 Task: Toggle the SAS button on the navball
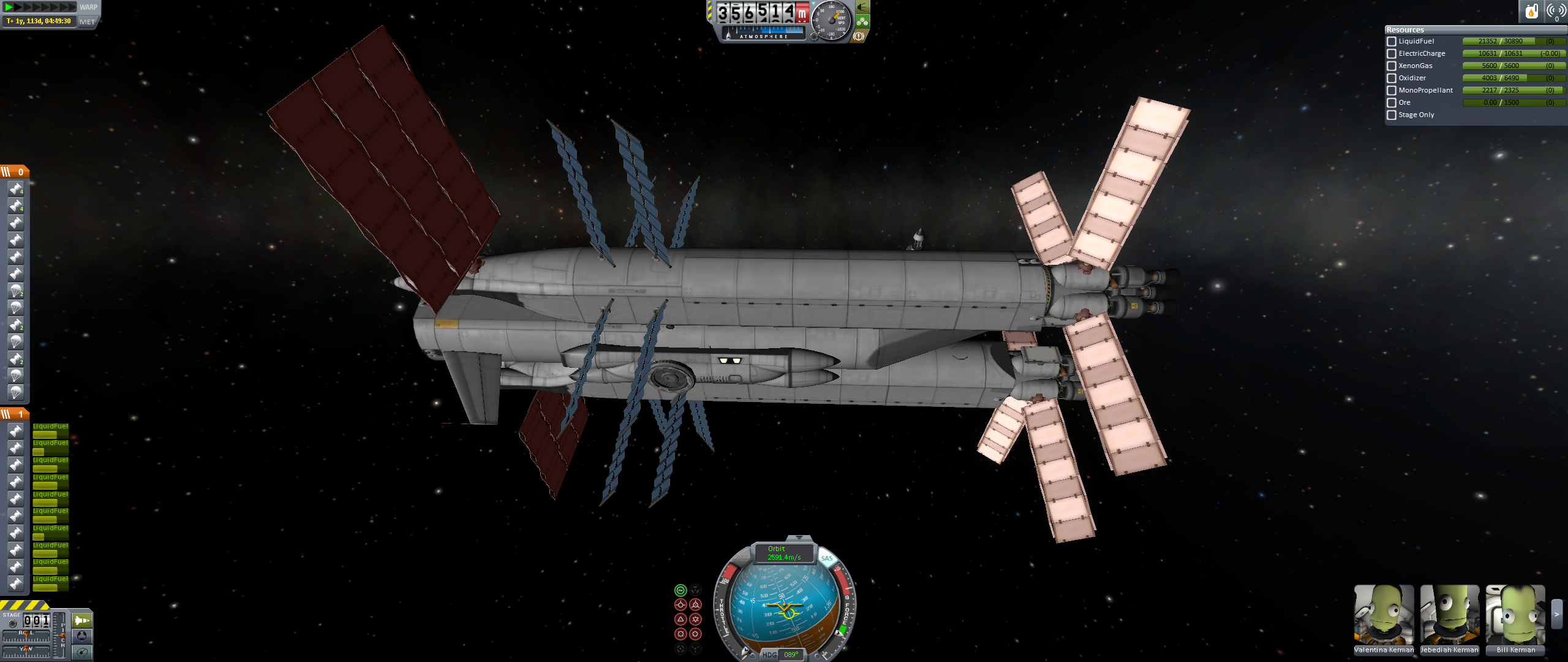click(x=827, y=558)
